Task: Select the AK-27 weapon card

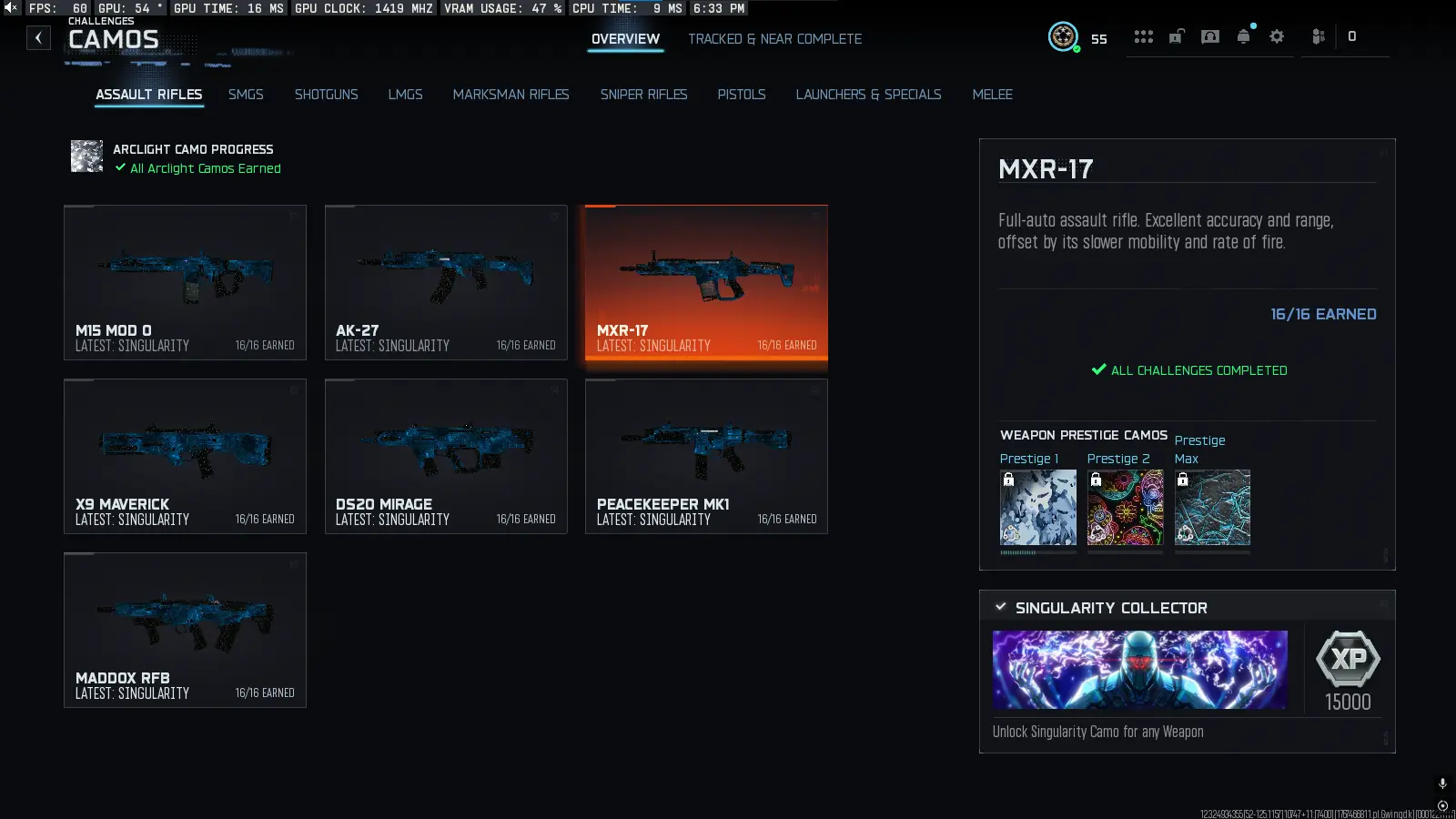Action: (x=446, y=282)
